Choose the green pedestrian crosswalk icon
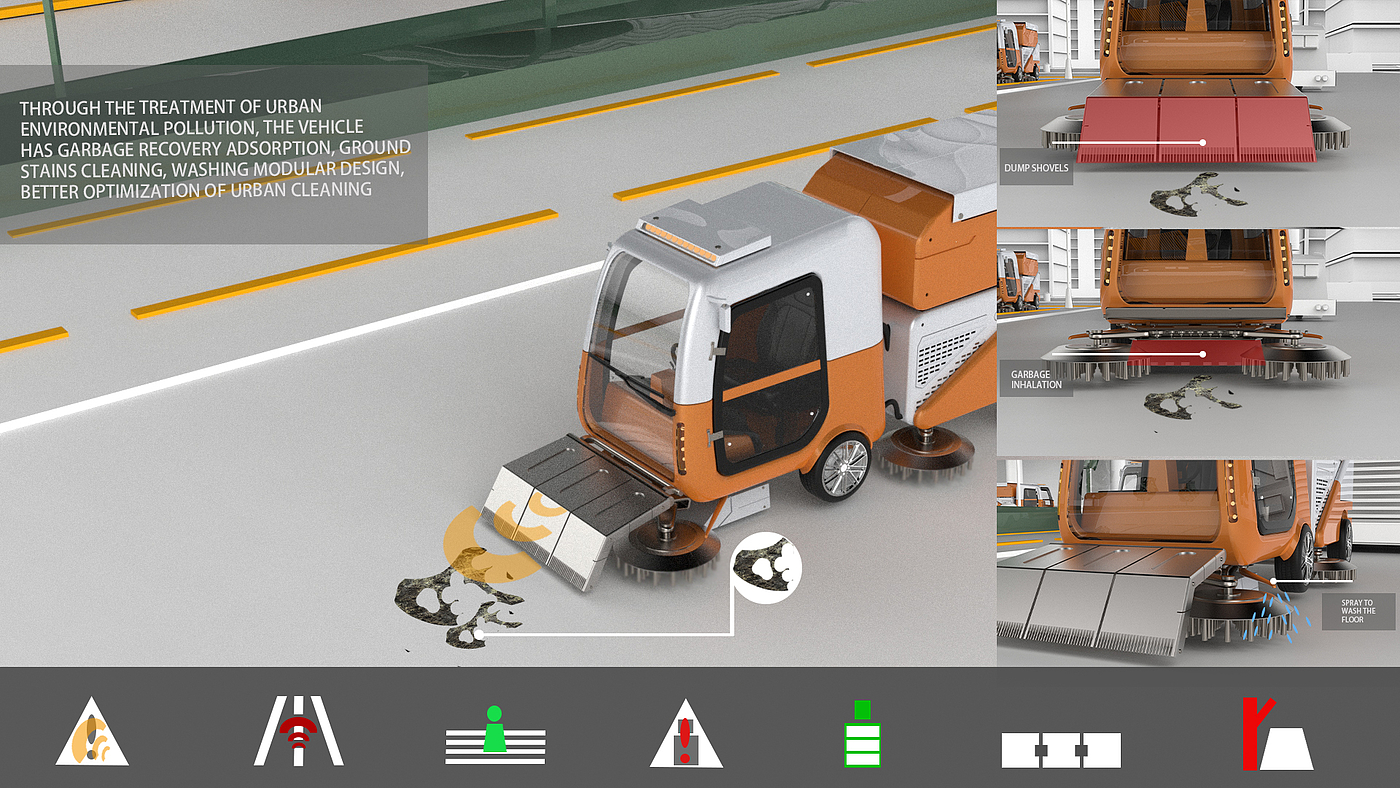The image size is (1400, 788). [495, 735]
